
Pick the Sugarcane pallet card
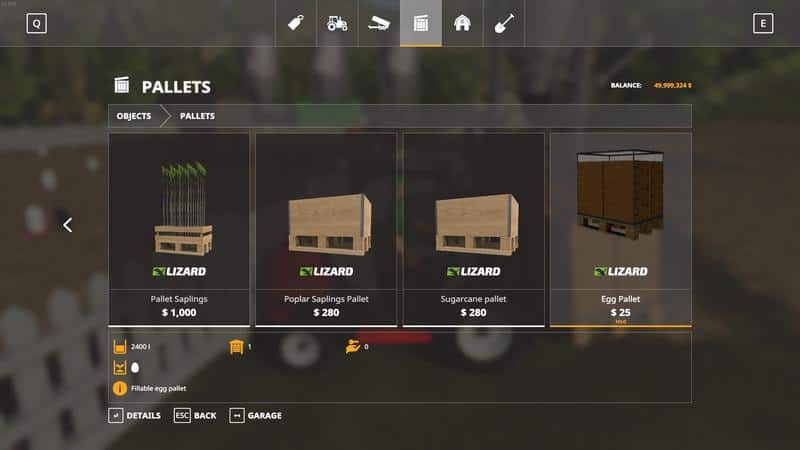coord(473,229)
